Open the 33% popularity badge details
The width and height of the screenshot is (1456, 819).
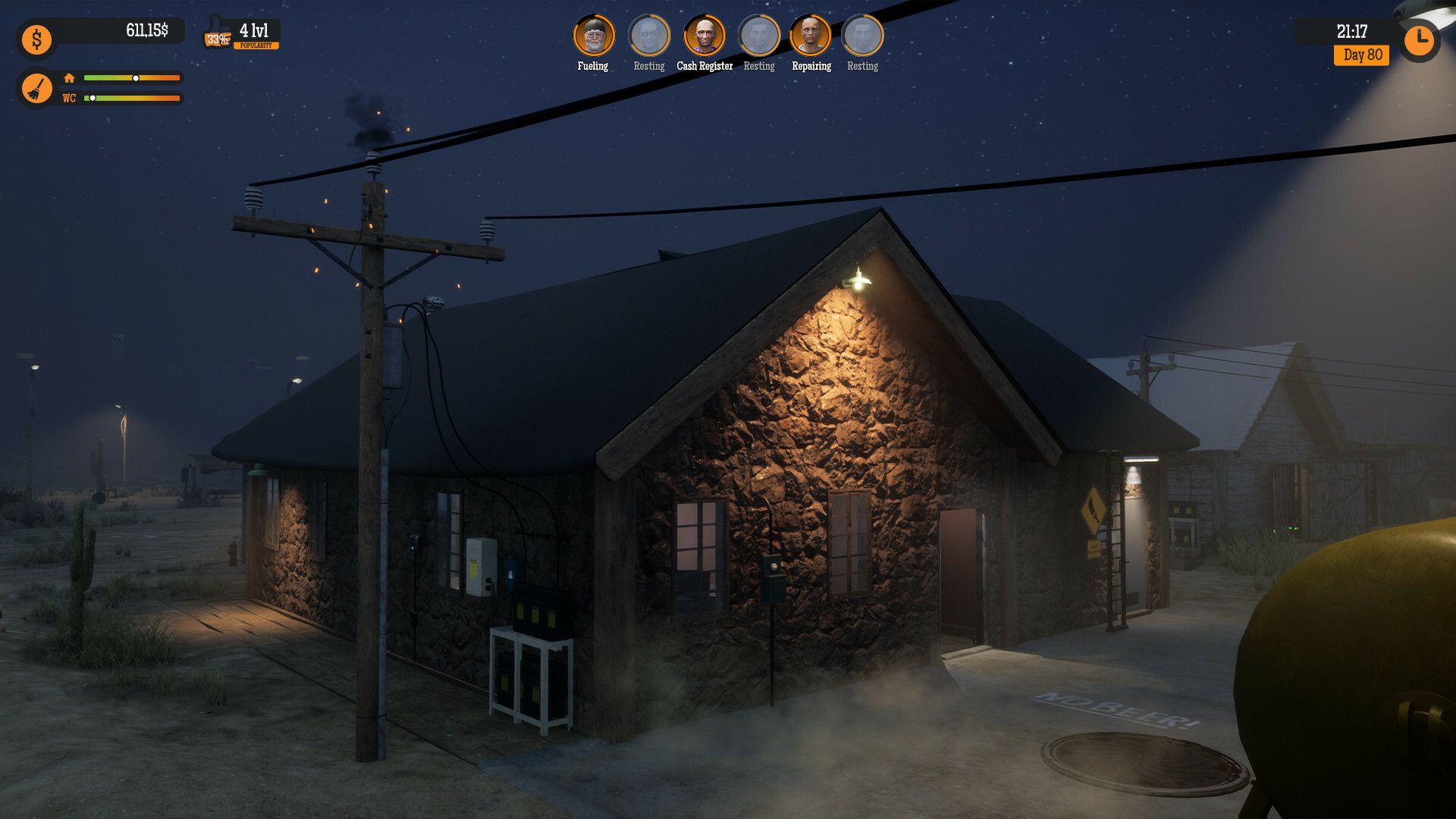pyautogui.click(x=218, y=38)
